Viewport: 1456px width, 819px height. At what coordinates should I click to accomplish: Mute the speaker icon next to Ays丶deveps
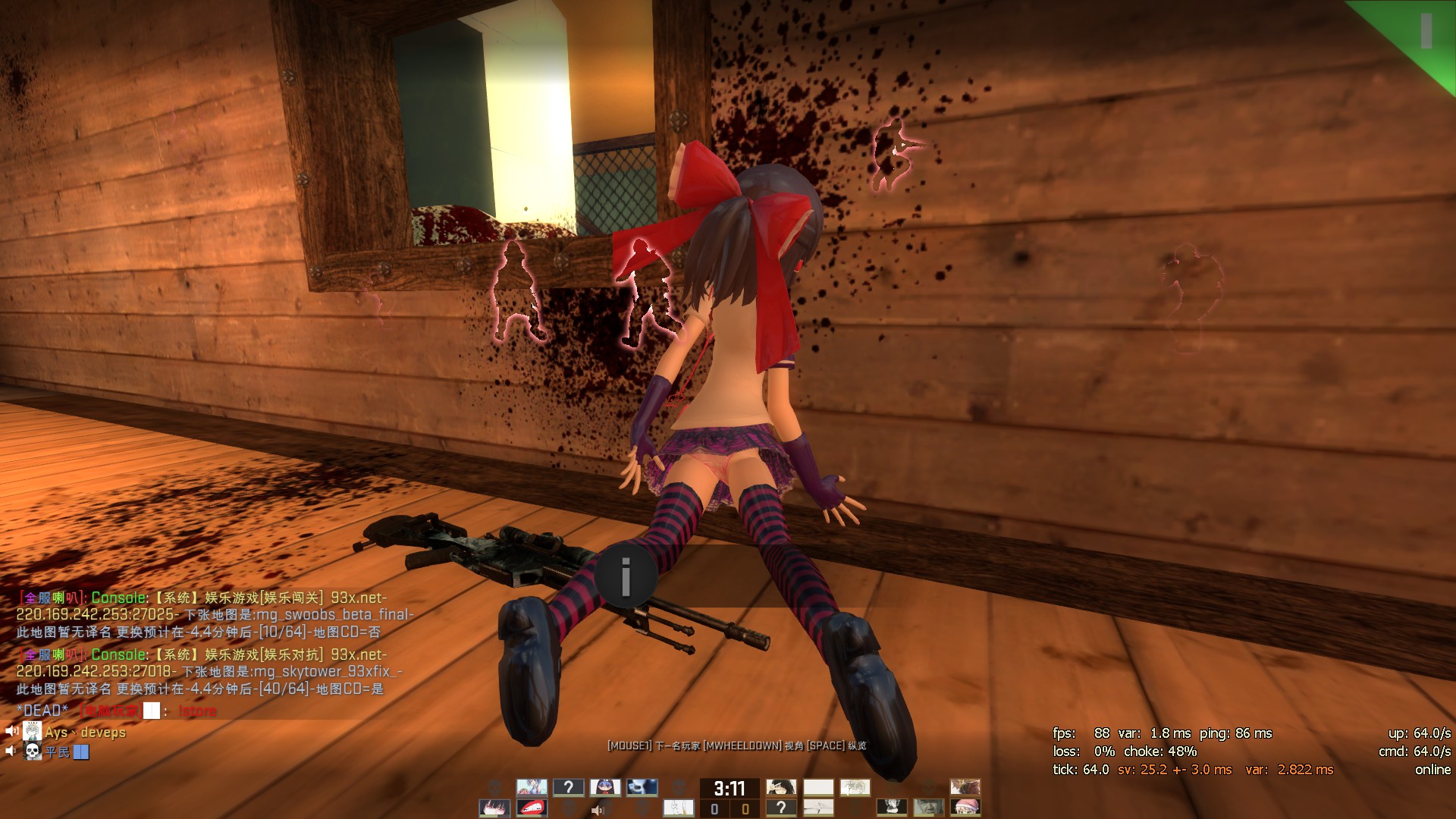coord(11,731)
